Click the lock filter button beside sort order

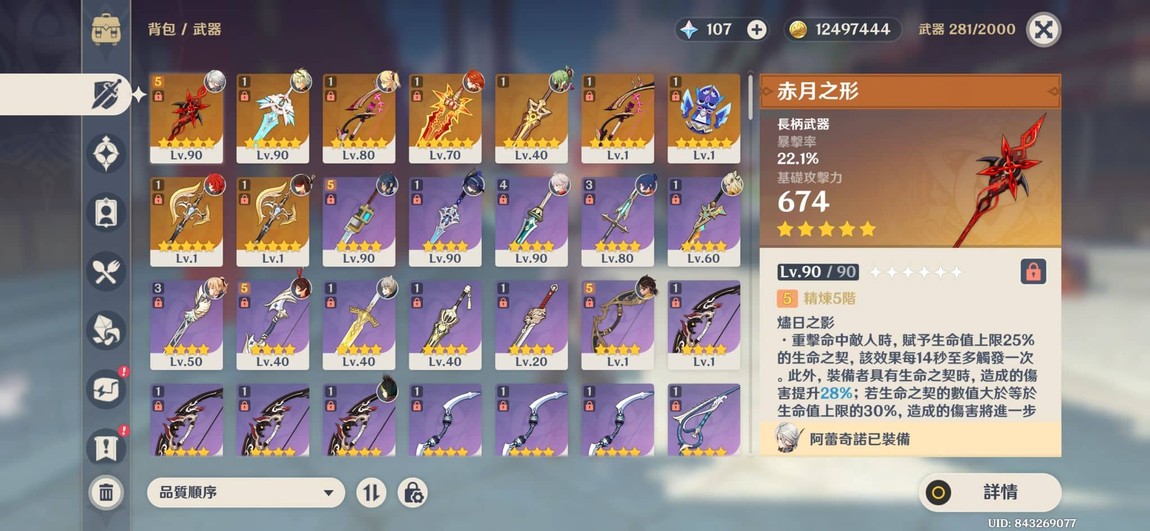[x=412, y=492]
